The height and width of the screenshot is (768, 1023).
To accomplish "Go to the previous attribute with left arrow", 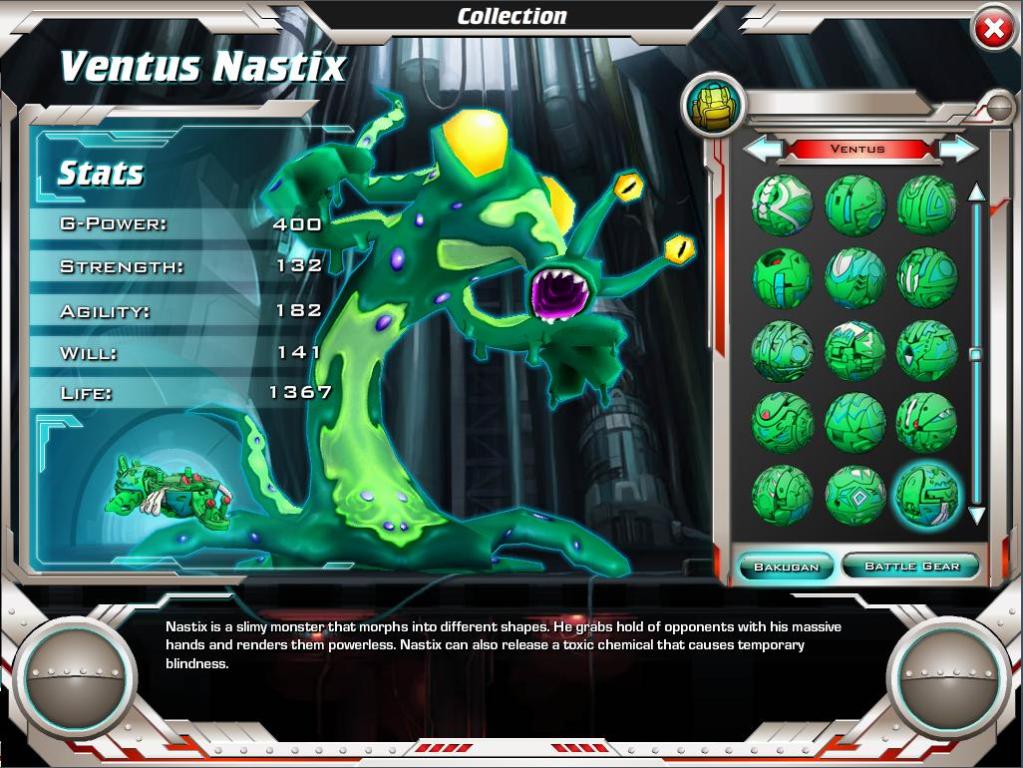I will tap(764, 149).
